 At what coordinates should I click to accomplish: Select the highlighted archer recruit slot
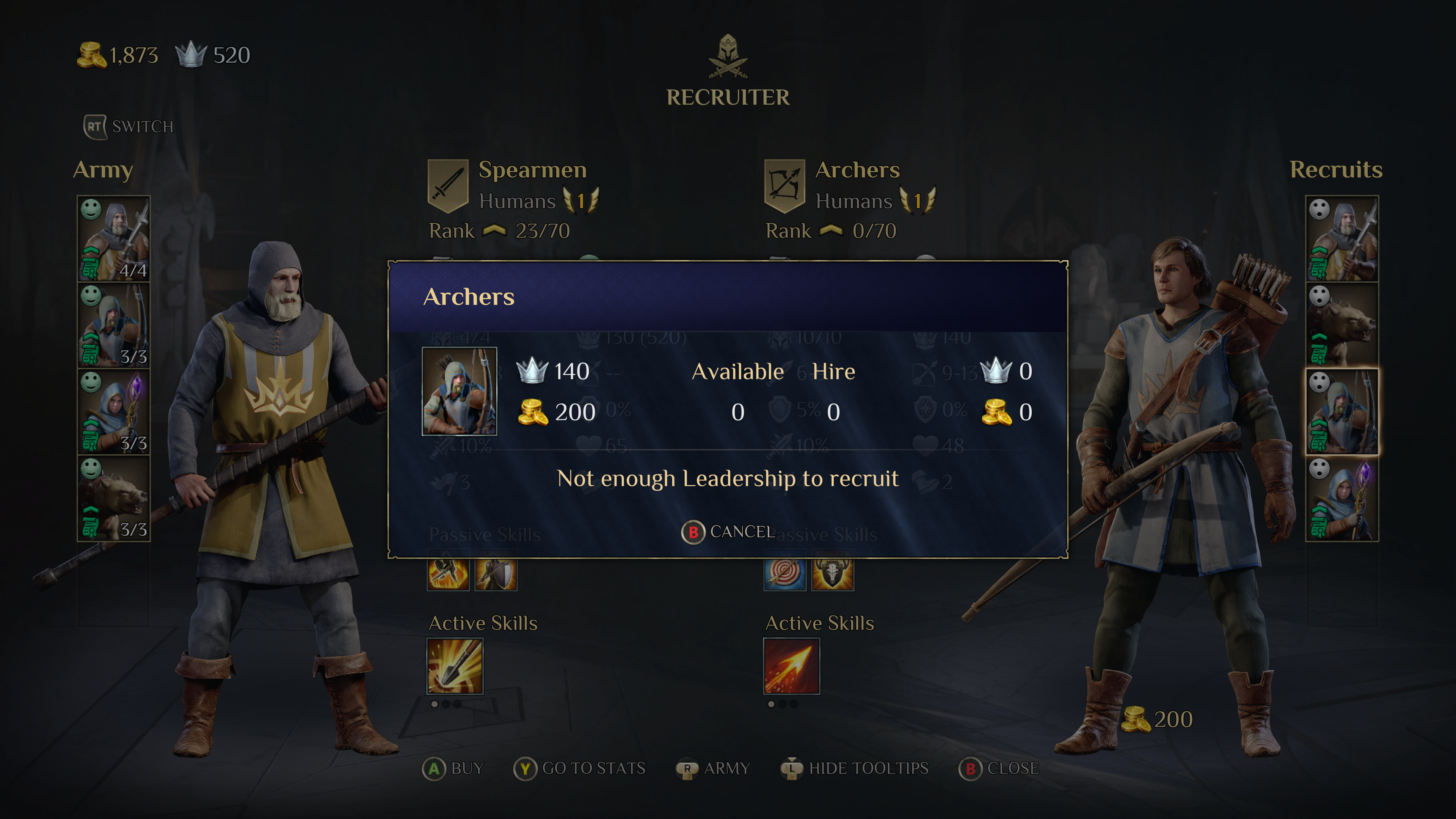[x=1341, y=411]
